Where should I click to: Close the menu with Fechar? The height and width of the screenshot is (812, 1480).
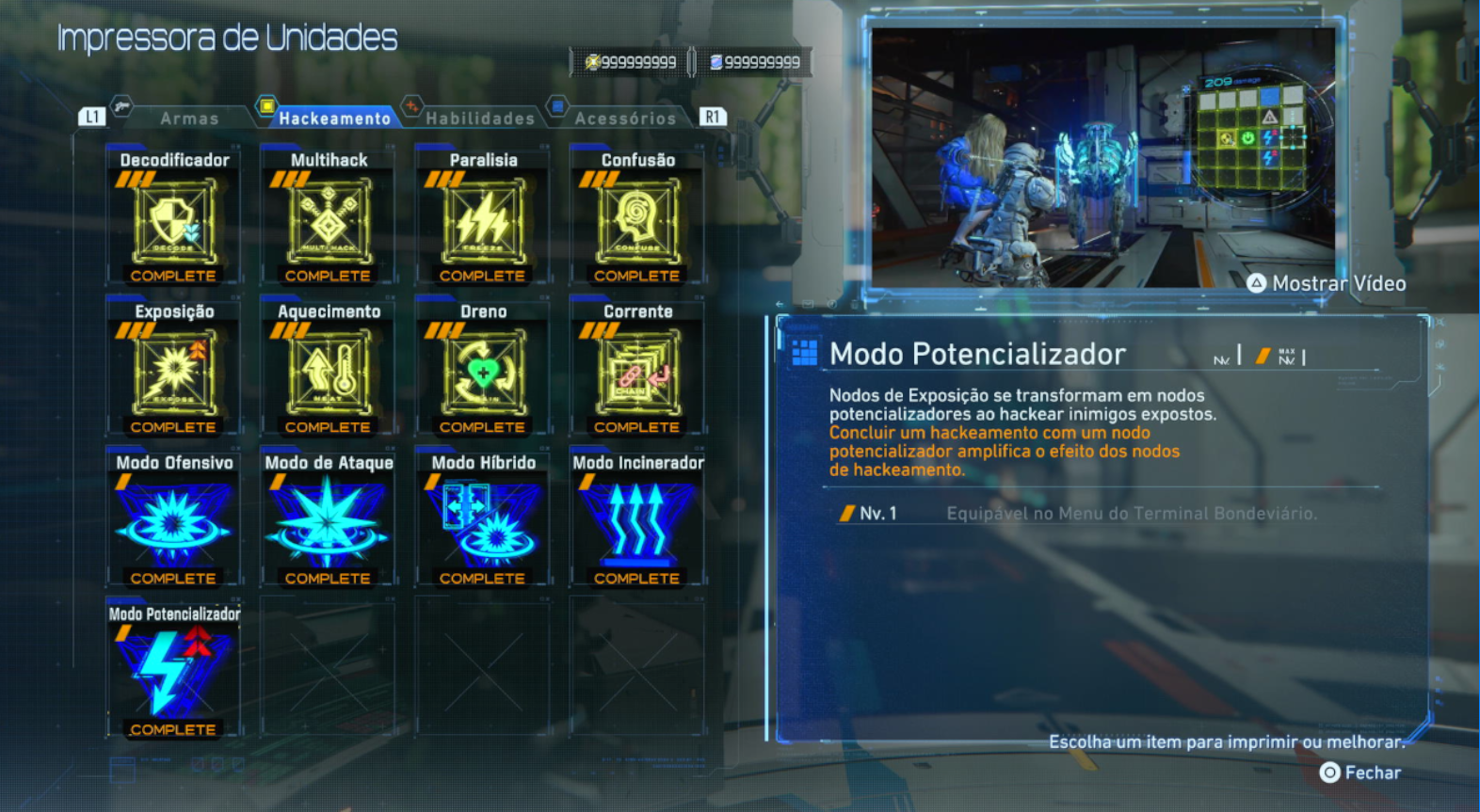tap(1360, 772)
